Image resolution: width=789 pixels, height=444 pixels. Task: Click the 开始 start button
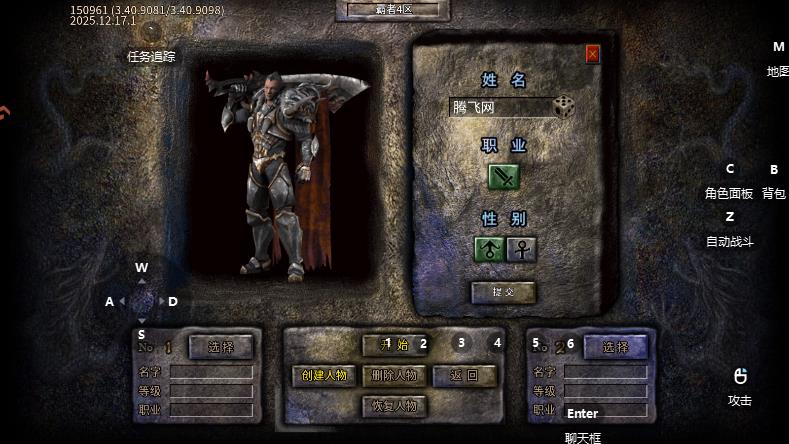pos(395,345)
